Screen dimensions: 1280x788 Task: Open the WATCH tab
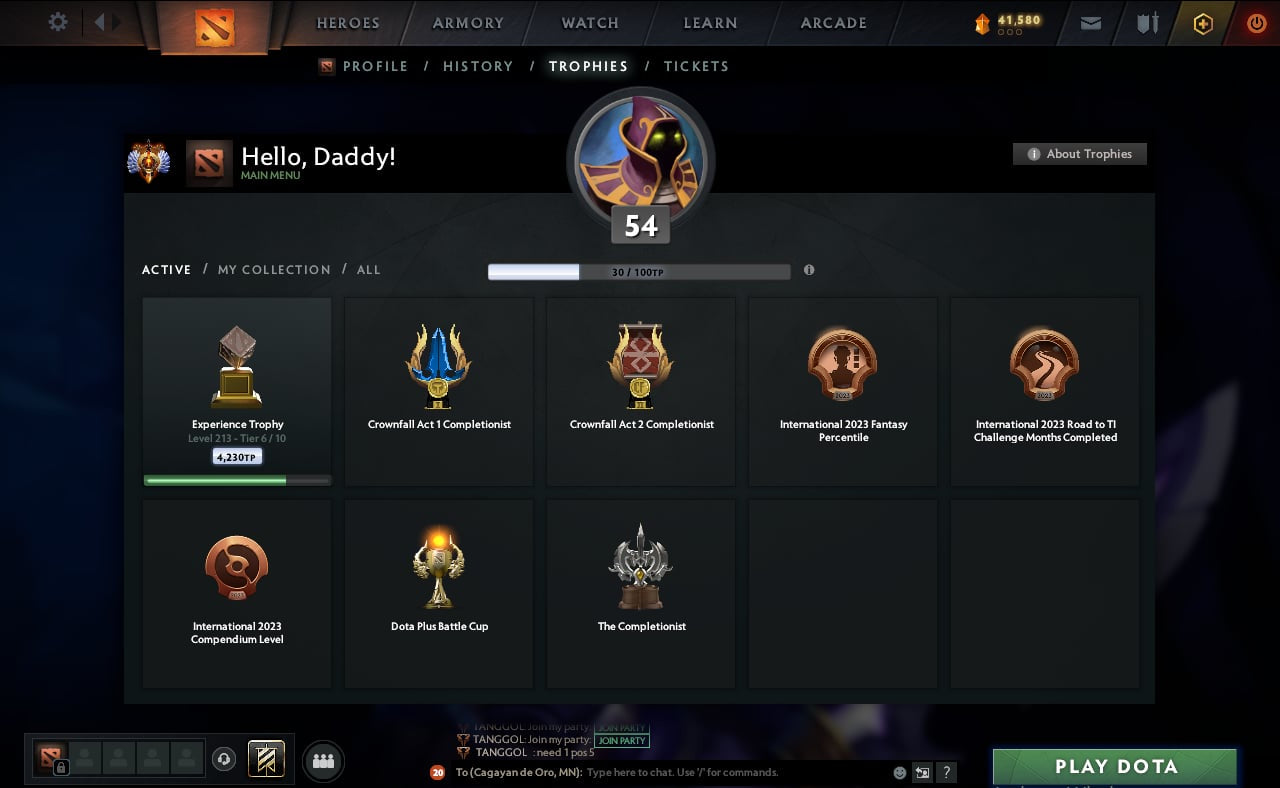pyautogui.click(x=589, y=23)
